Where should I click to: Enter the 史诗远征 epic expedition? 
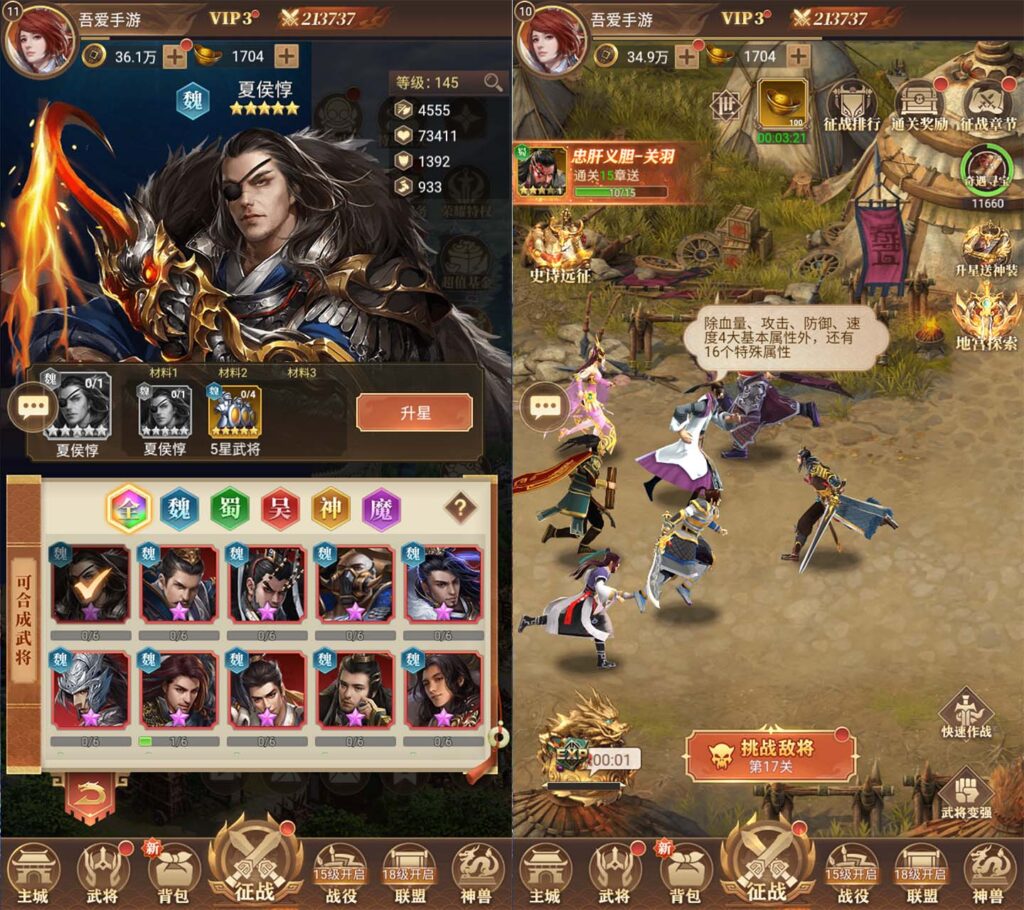pos(562,249)
